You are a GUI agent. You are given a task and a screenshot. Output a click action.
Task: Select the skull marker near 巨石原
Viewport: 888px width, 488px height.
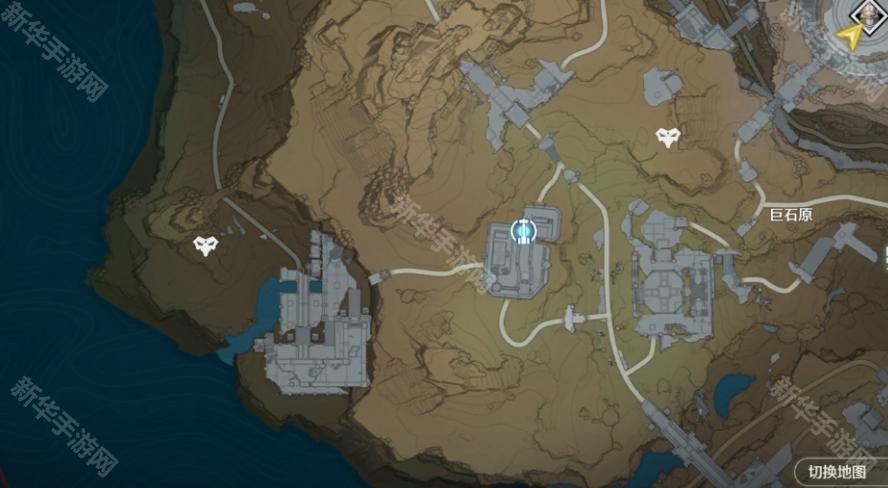click(x=668, y=138)
